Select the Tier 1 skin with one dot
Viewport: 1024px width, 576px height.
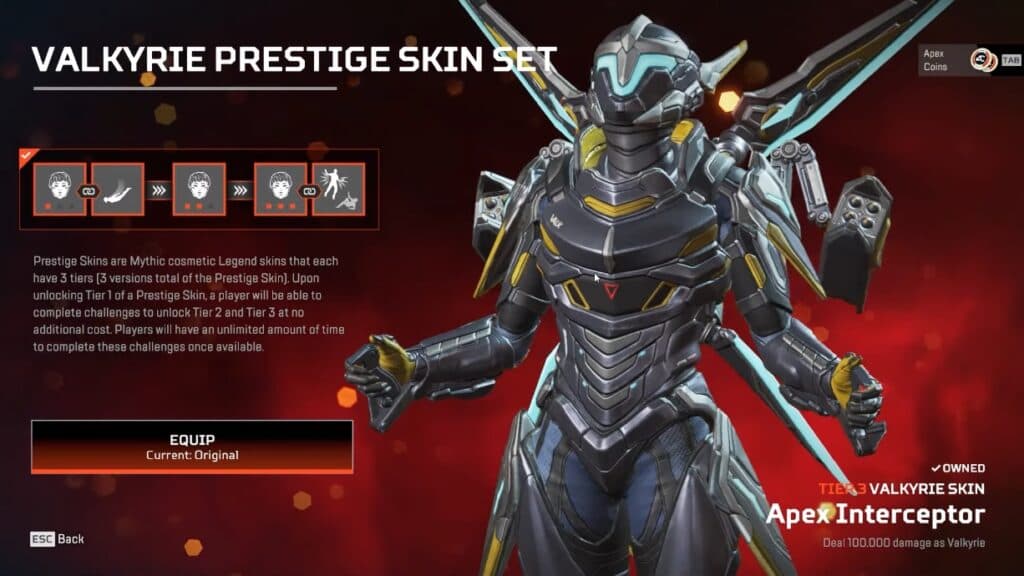pos(60,190)
